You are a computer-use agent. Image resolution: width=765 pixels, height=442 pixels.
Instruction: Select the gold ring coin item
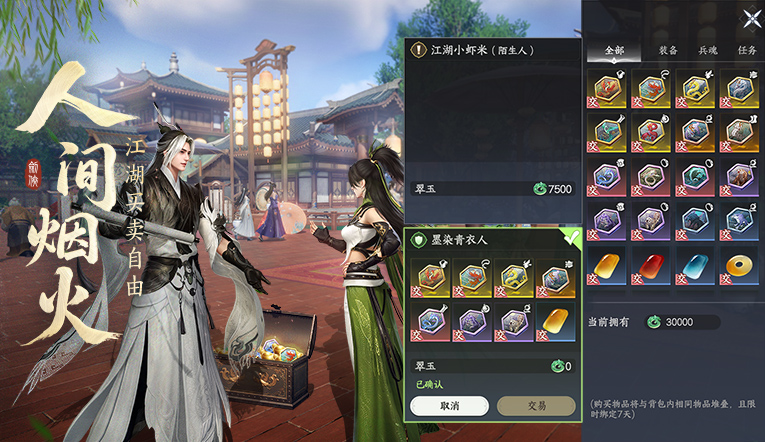740,265
